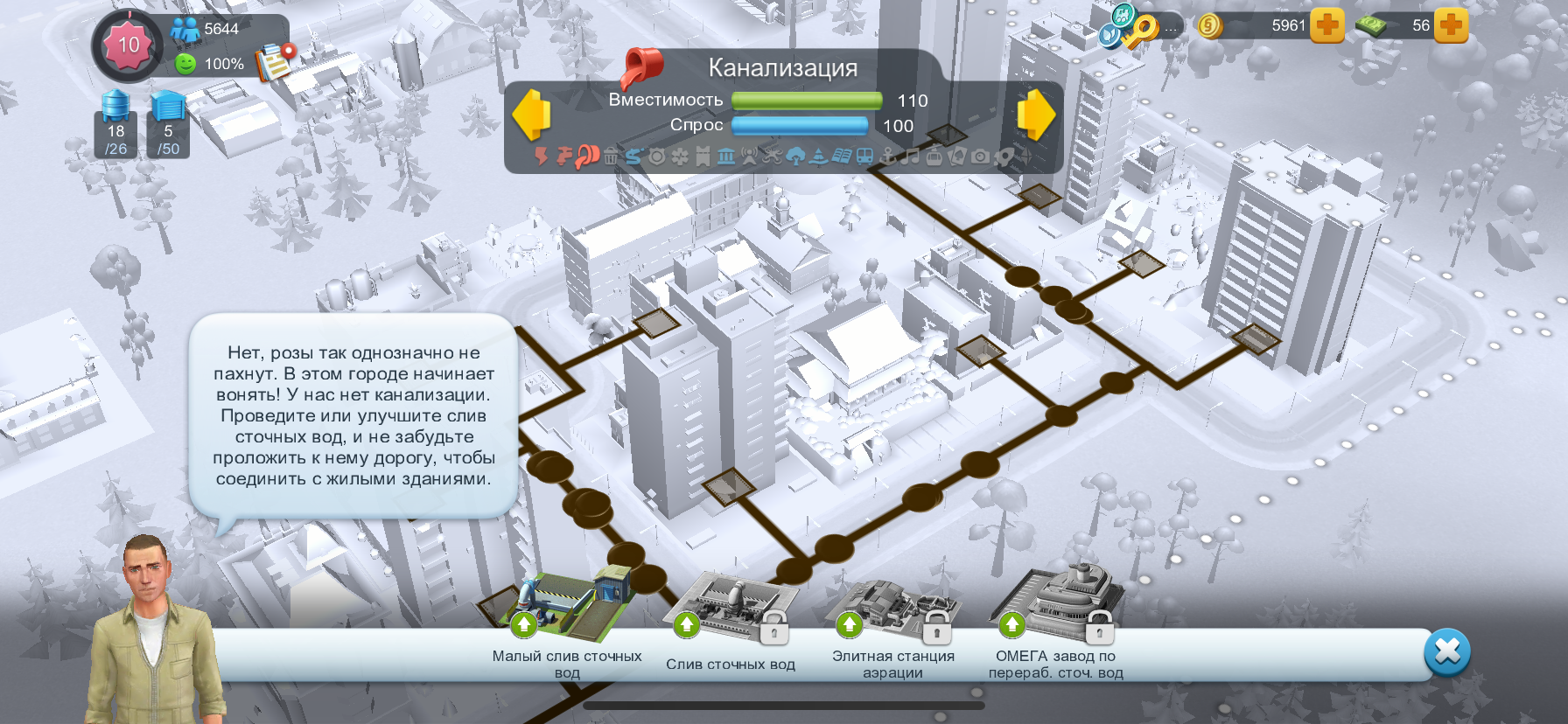Buy SimCash with the green cash plus button
The width and height of the screenshot is (1568, 724).
pyautogui.click(x=1451, y=25)
